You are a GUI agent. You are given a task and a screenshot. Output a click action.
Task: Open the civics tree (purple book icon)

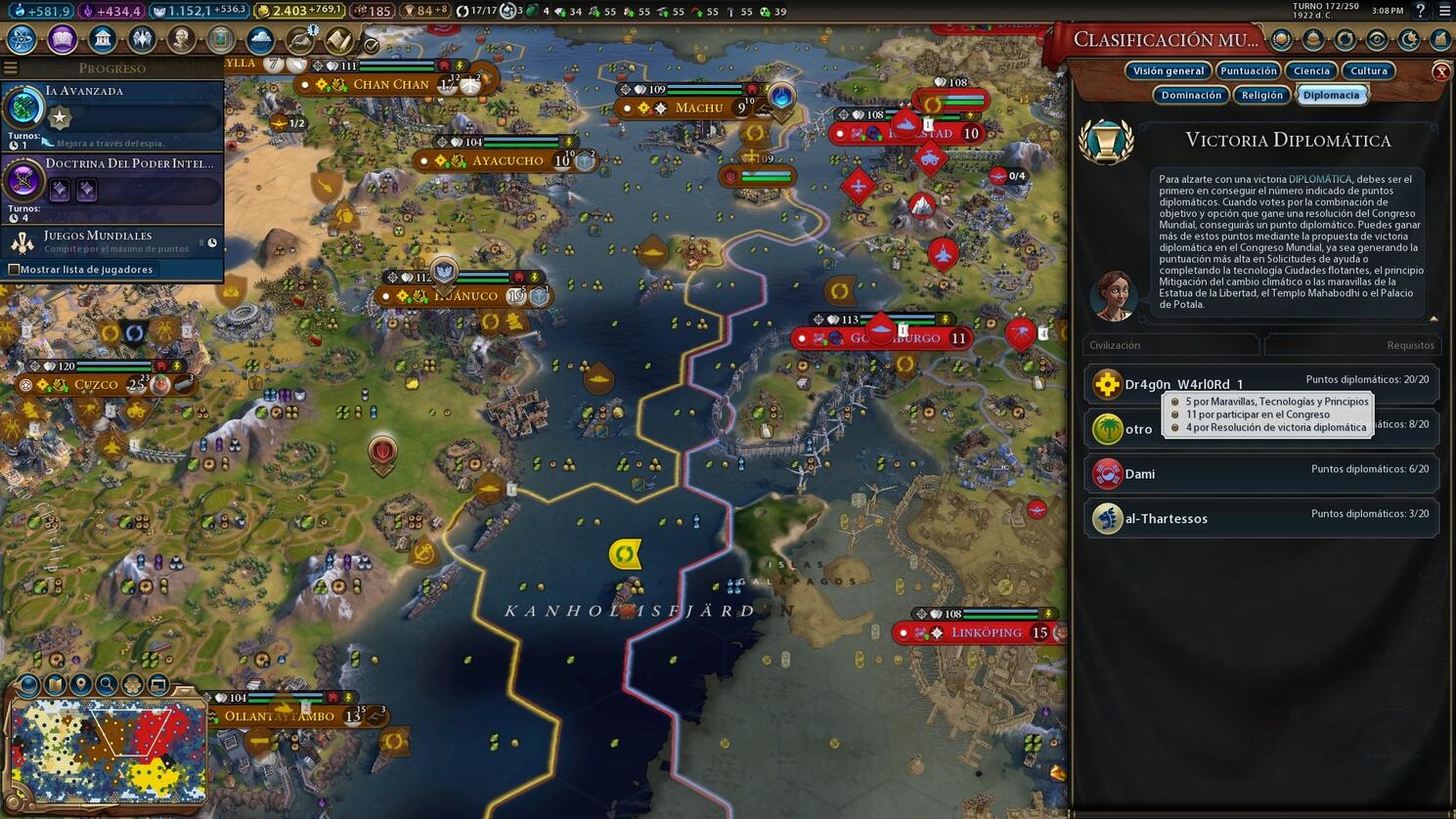pyautogui.click(x=62, y=39)
